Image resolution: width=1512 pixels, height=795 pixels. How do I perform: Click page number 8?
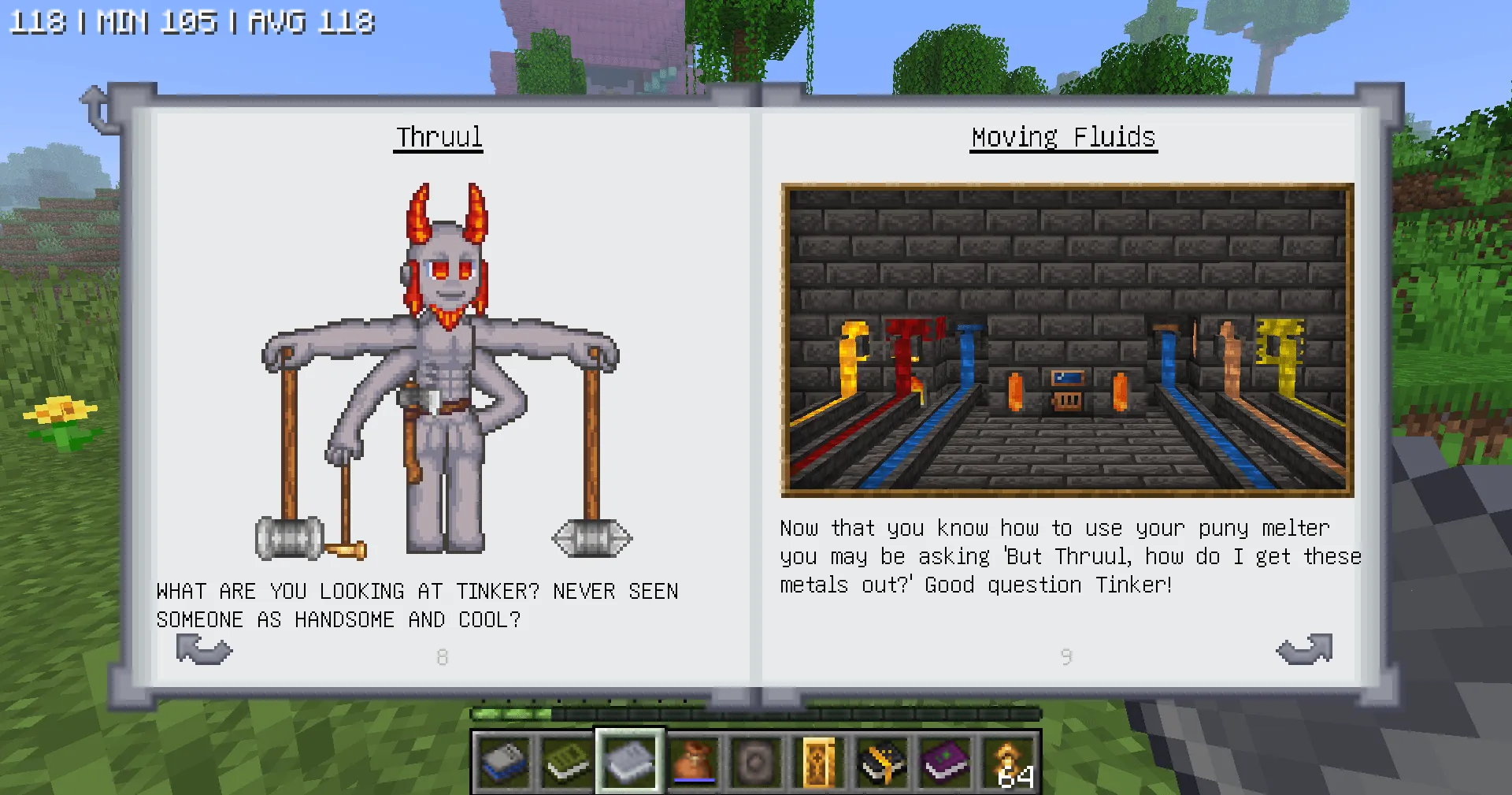coord(442,656)
